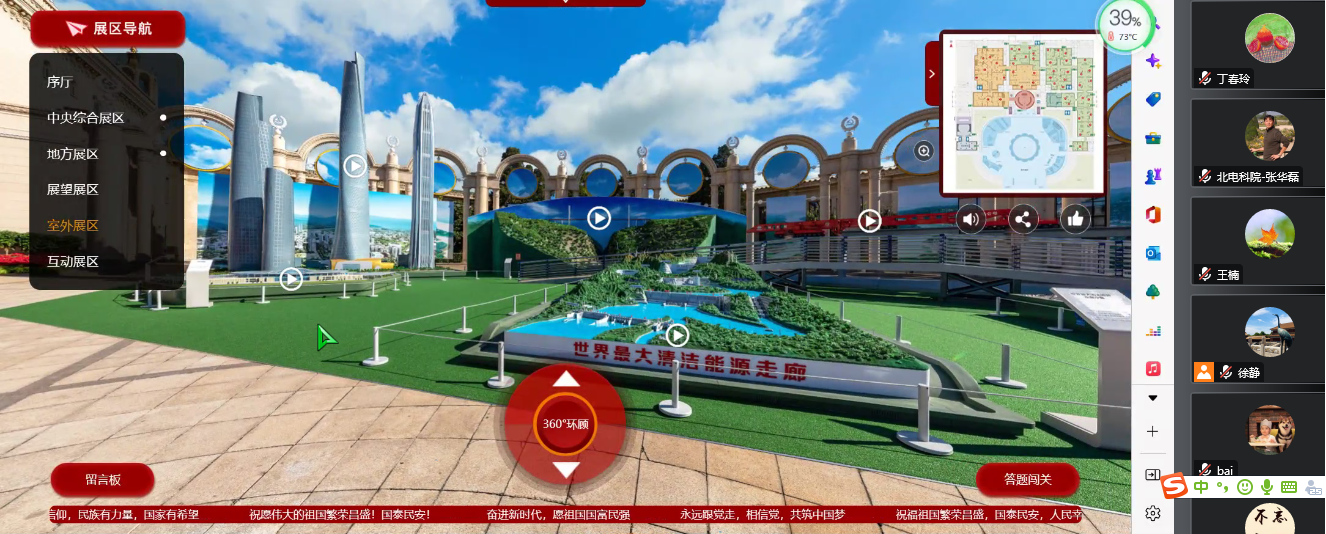
Task: Open the 互动展区 interactive area
Action: [72, 261]
